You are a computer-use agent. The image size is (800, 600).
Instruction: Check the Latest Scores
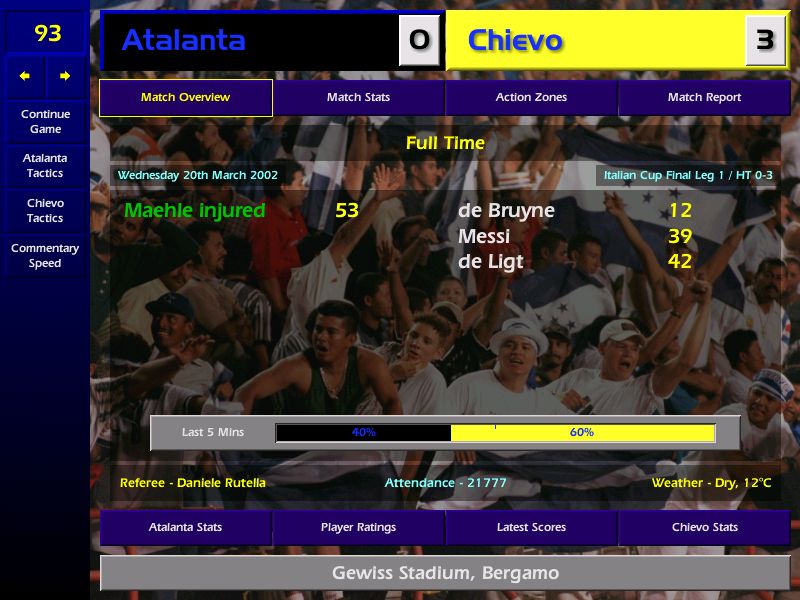pos(531,527)
